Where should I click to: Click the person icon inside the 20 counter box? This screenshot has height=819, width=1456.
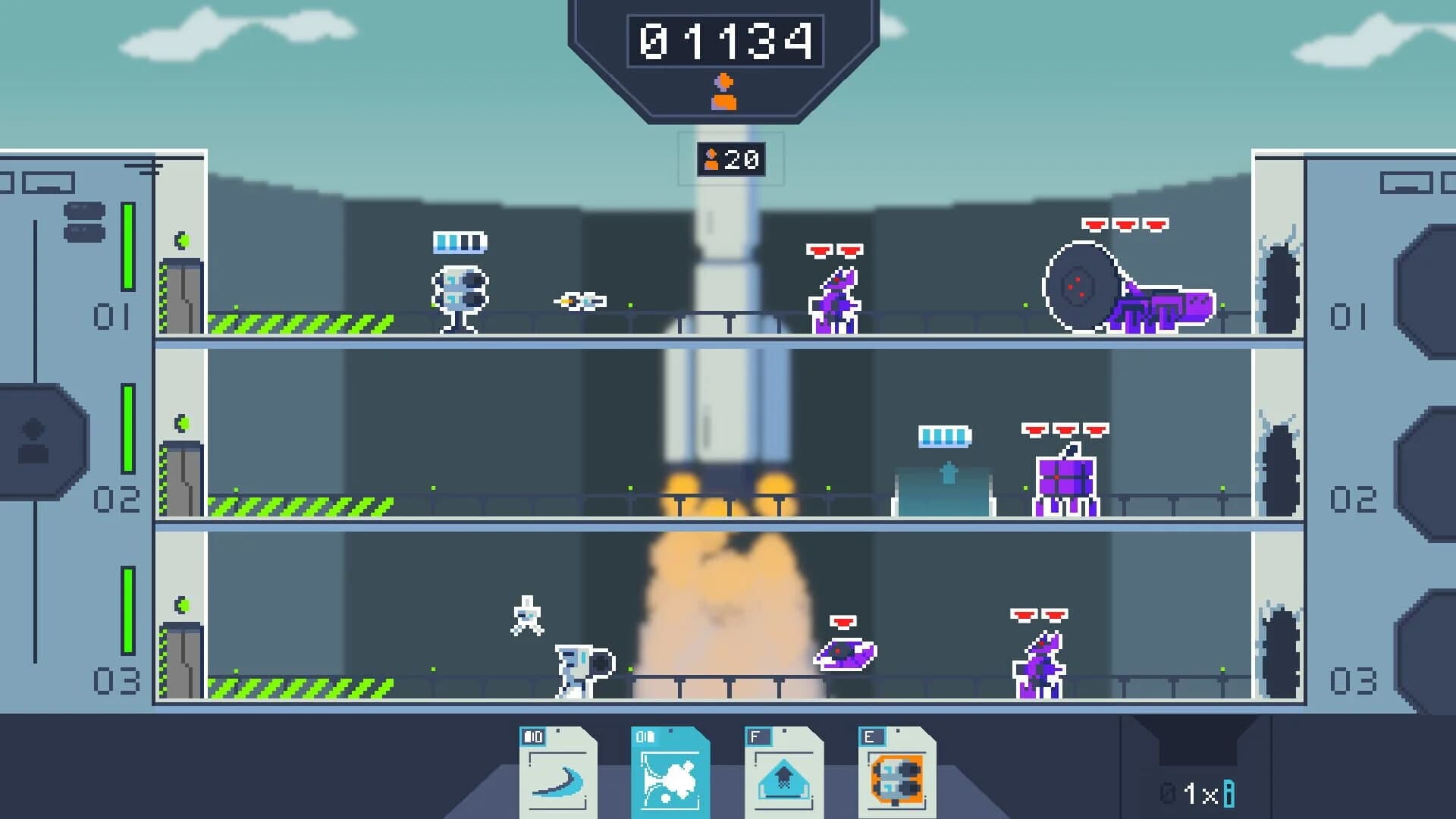coord(710,159)
